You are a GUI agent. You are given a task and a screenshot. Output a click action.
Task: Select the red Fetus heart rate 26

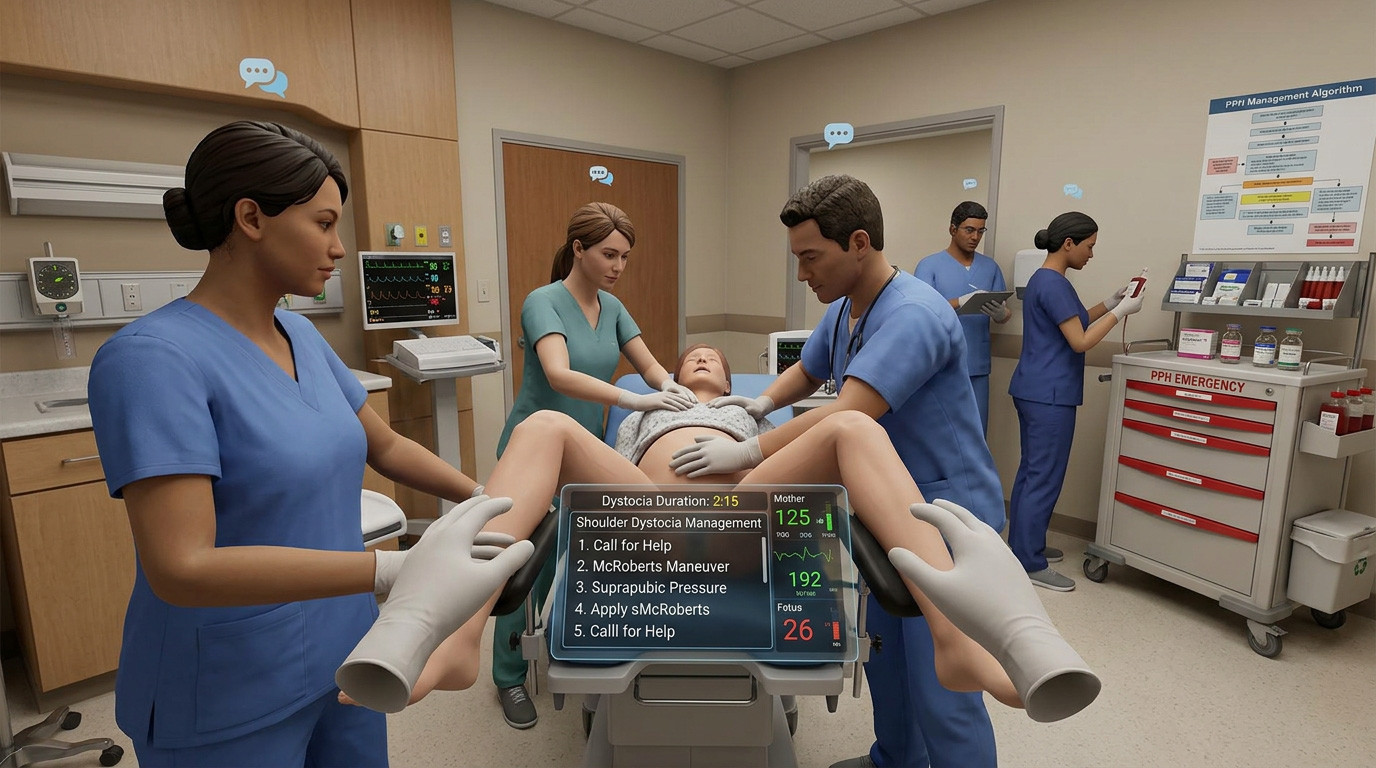coord(799,630)
